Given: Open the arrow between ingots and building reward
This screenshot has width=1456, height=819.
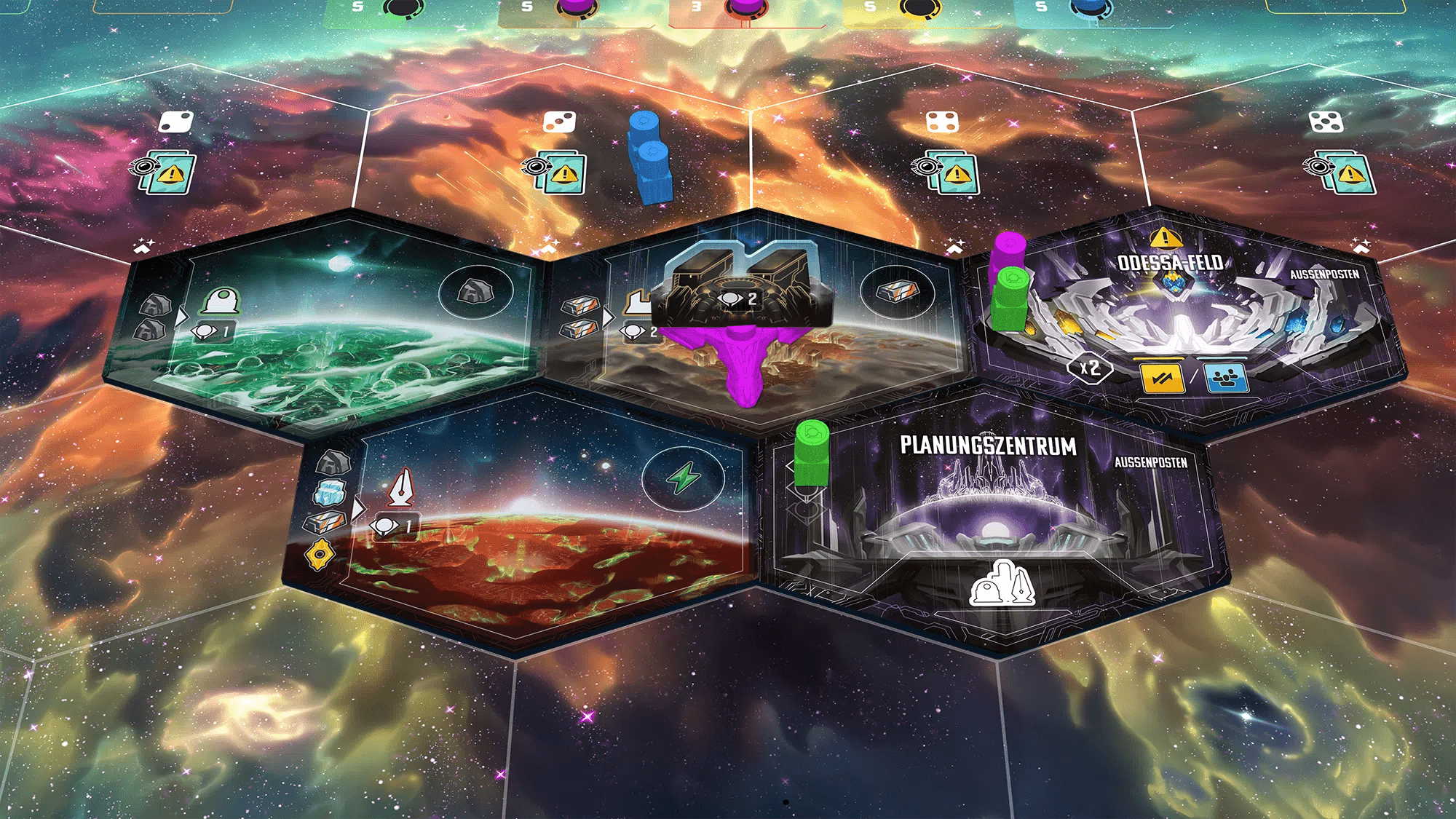Looking at the screenshot, I should click(609, 316).
